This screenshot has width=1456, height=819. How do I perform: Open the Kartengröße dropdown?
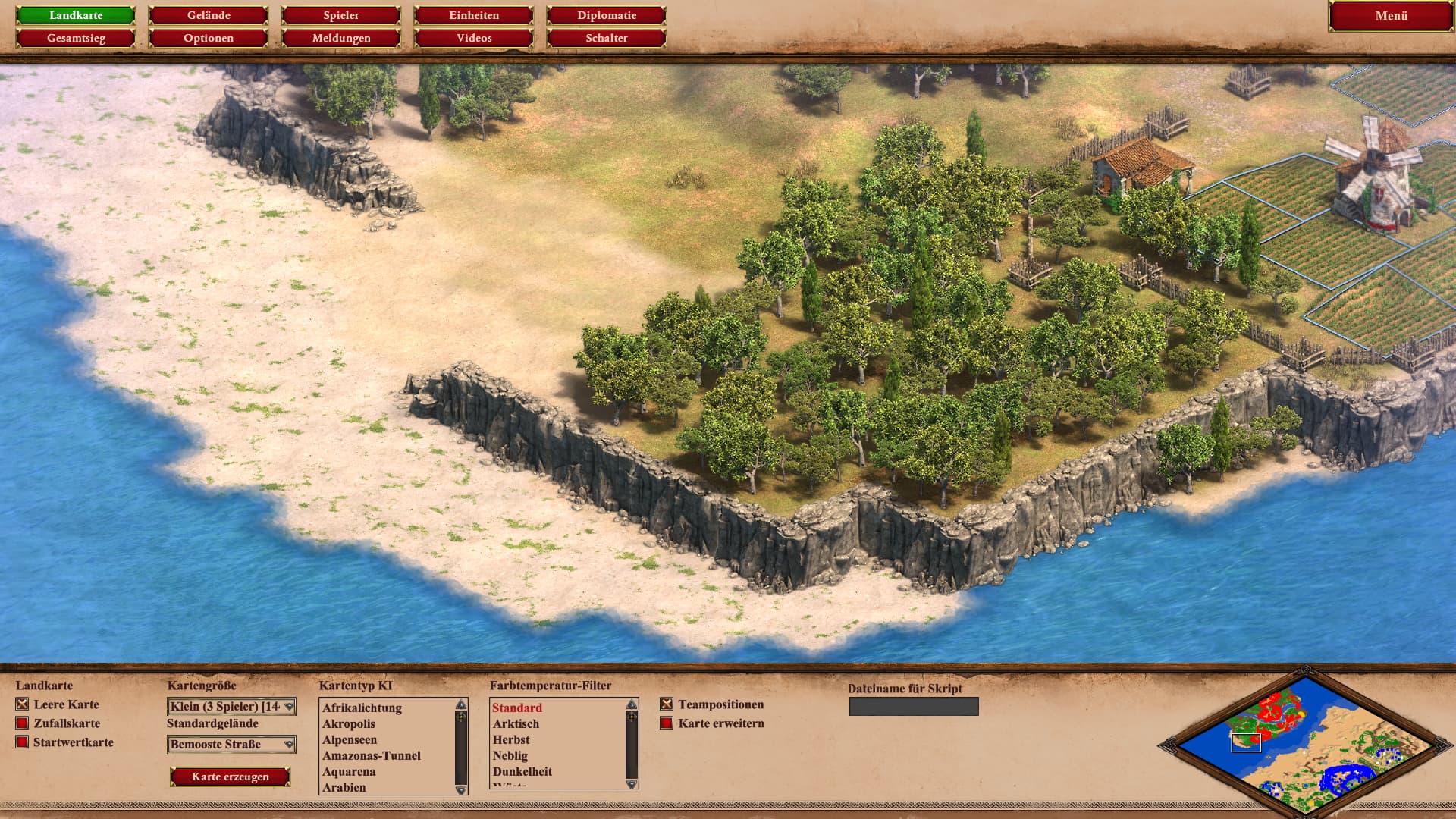click(231, 707)
